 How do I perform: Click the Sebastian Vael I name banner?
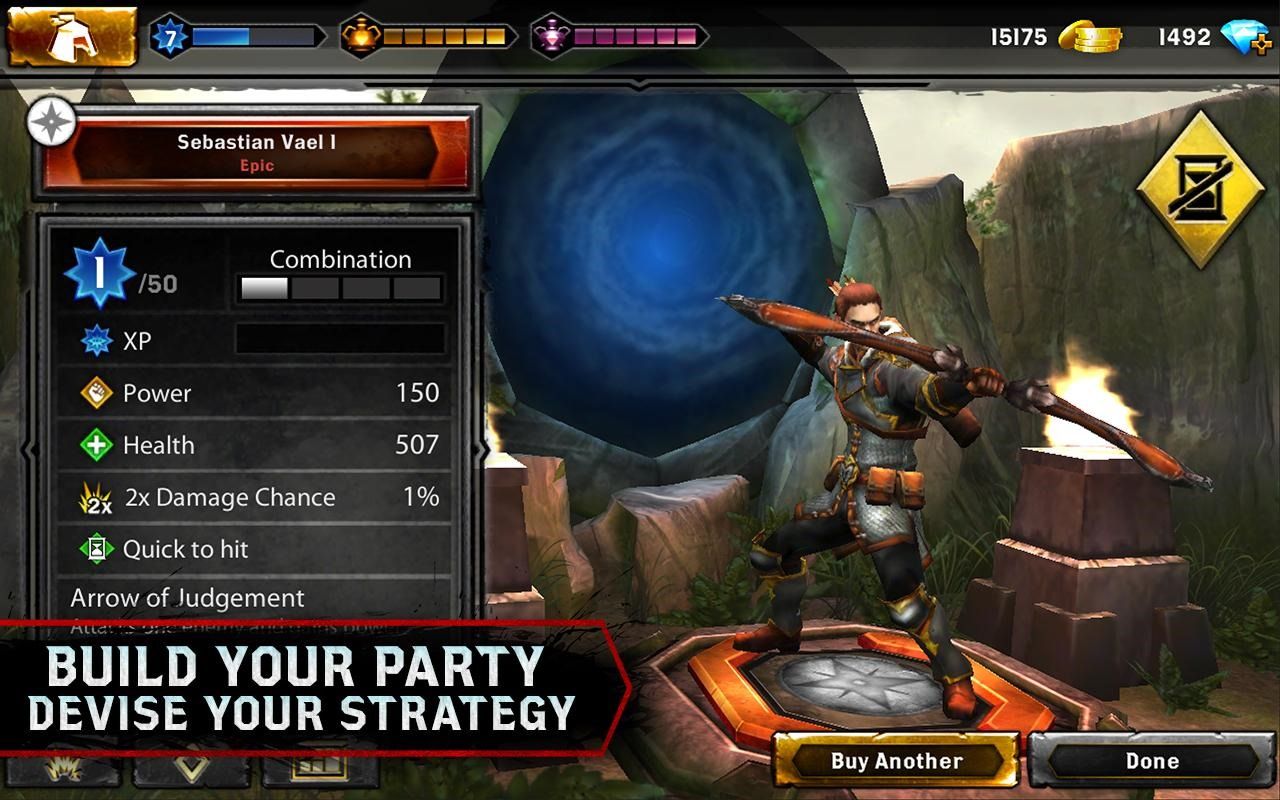pos(257,152)
